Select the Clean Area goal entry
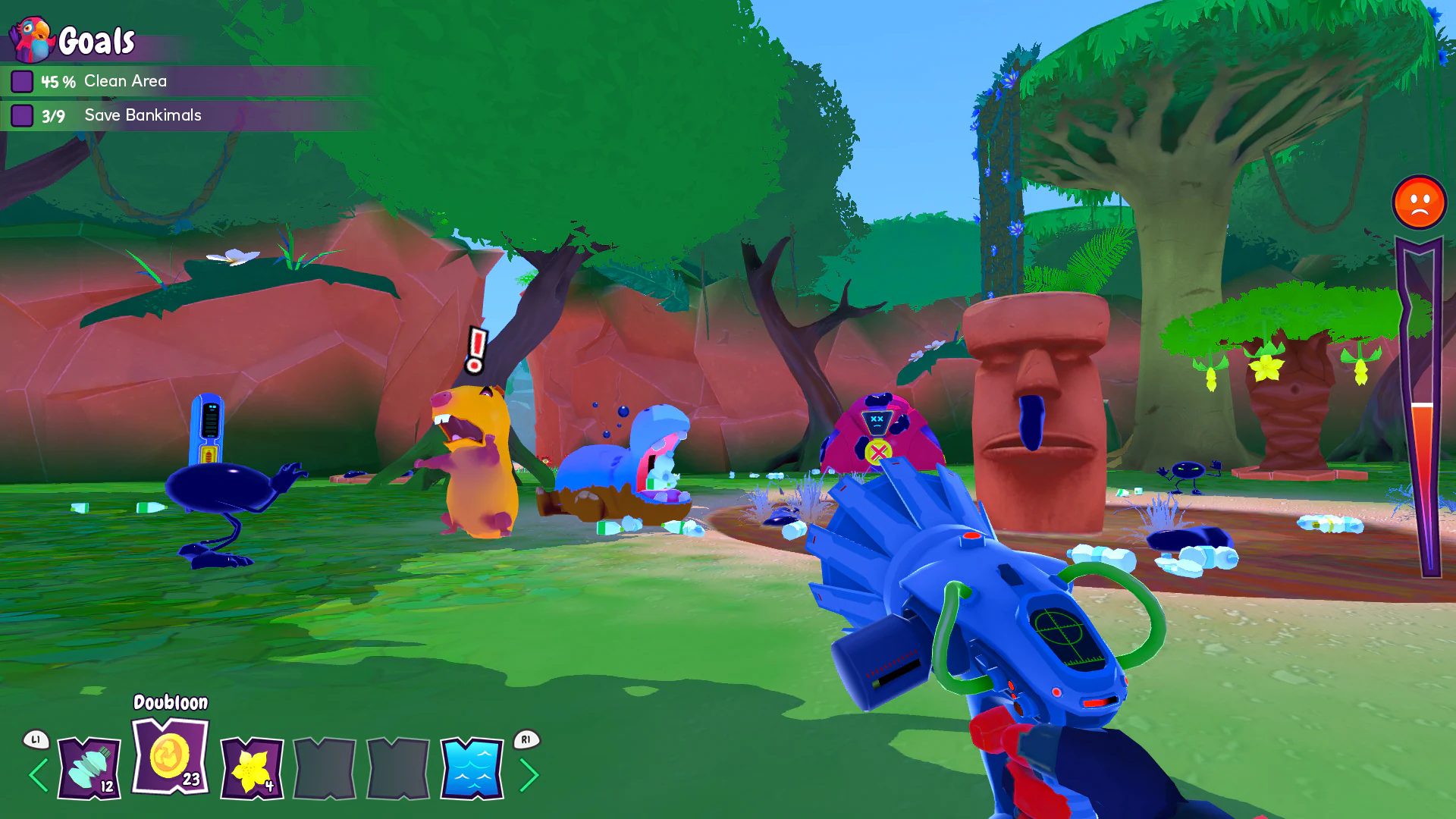Image resolution: width=1456 pixels, height=819 pixels. point(125,80)
